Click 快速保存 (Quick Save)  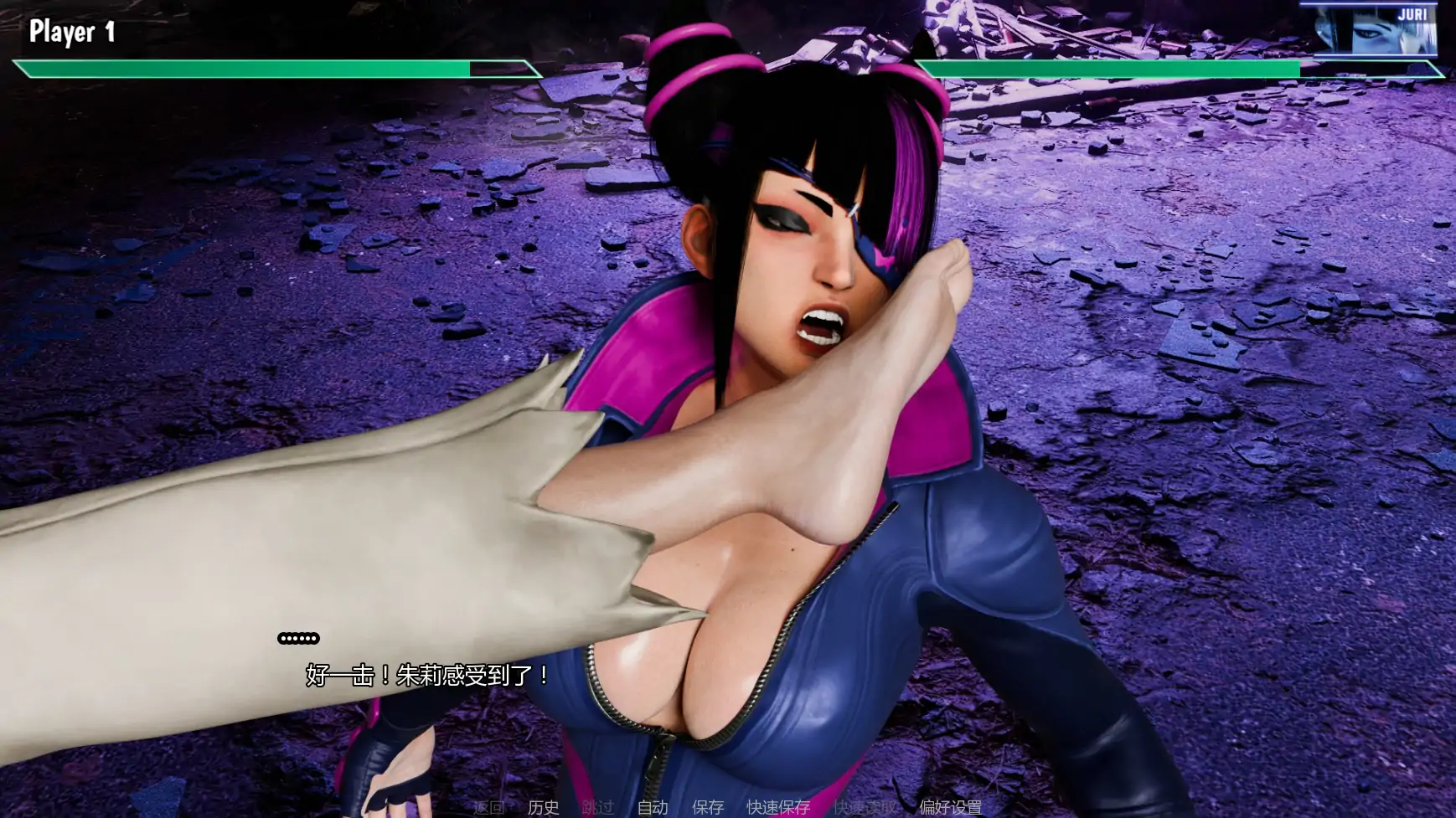click(778, 807)
